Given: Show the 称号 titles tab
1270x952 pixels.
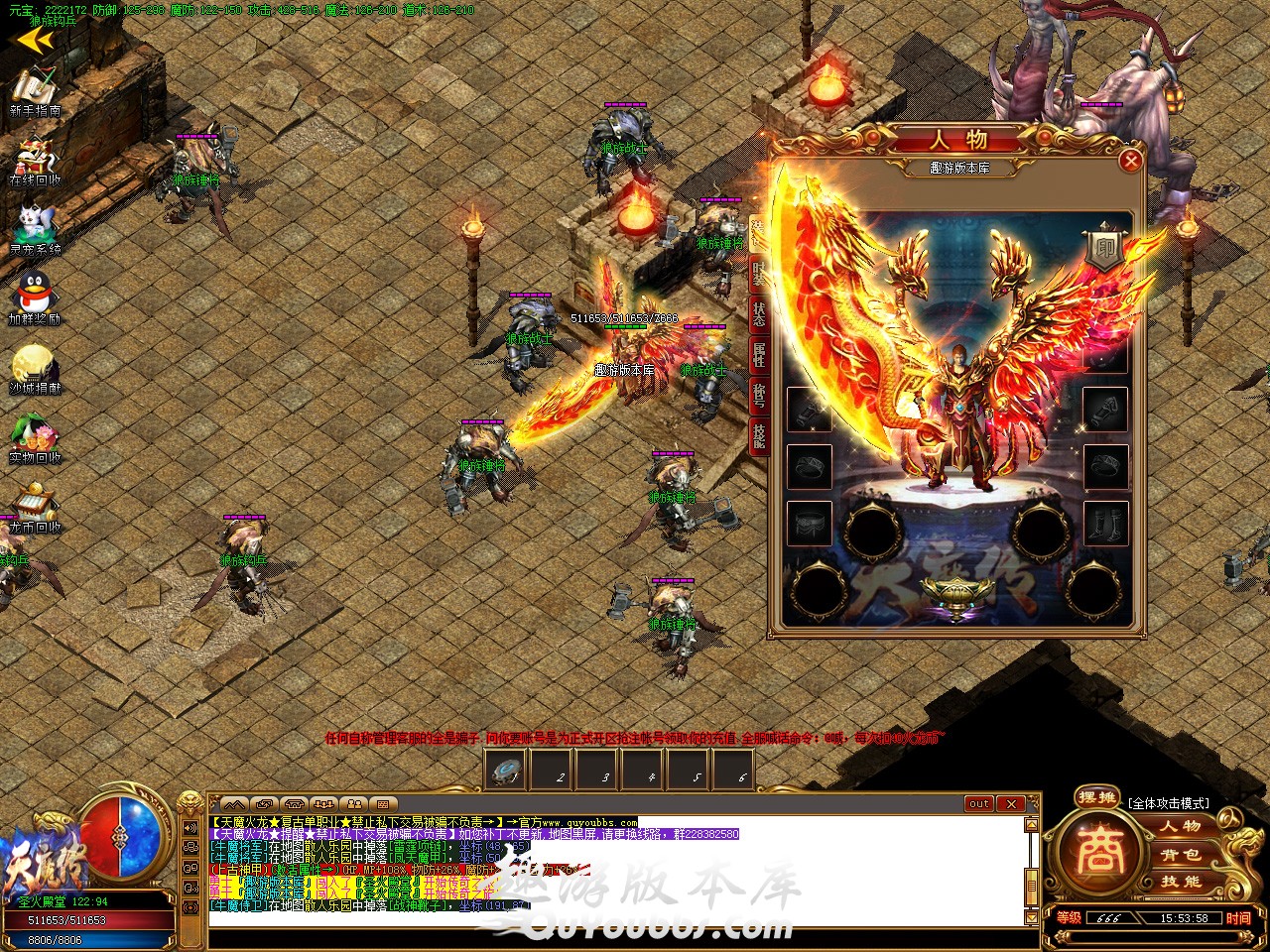Looking at the screenshot, I should click(759, 397).
